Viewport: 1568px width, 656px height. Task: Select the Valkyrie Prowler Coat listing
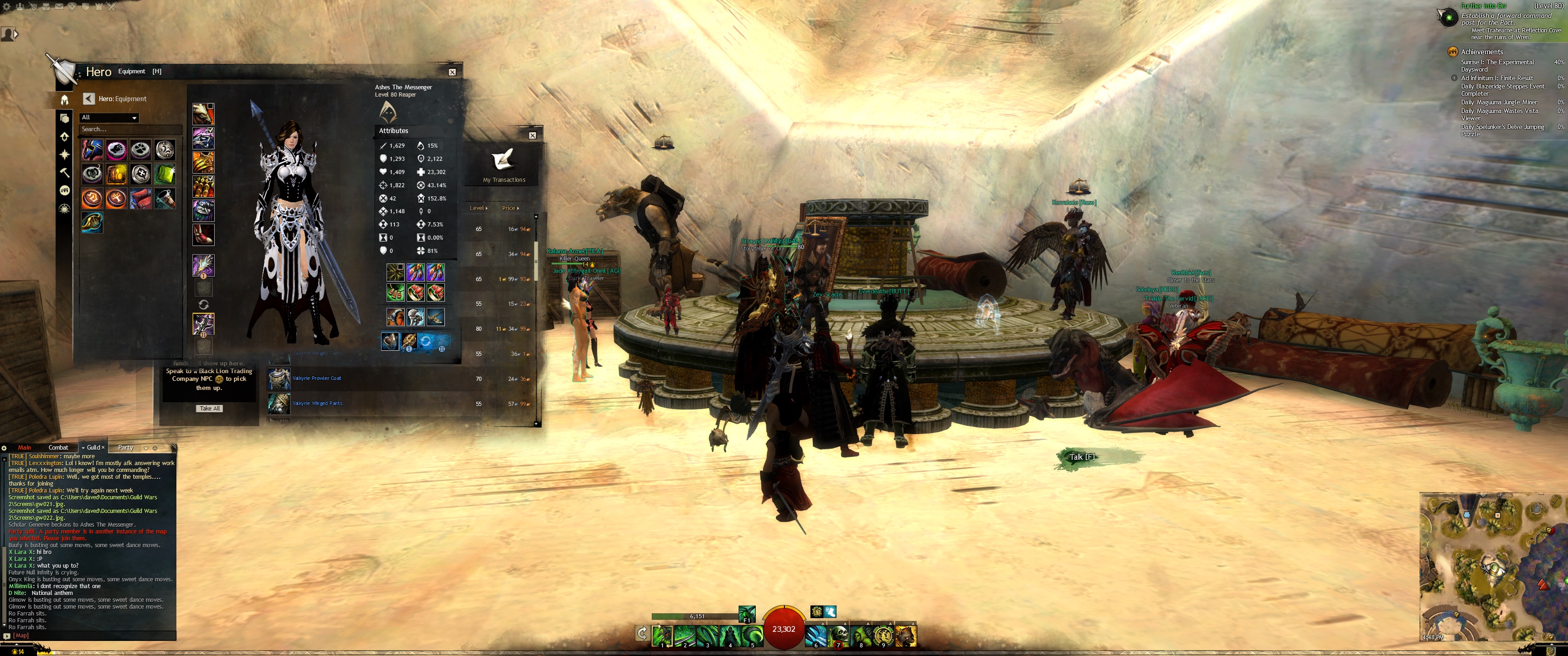pyautogui.click(x=316, y=379)
